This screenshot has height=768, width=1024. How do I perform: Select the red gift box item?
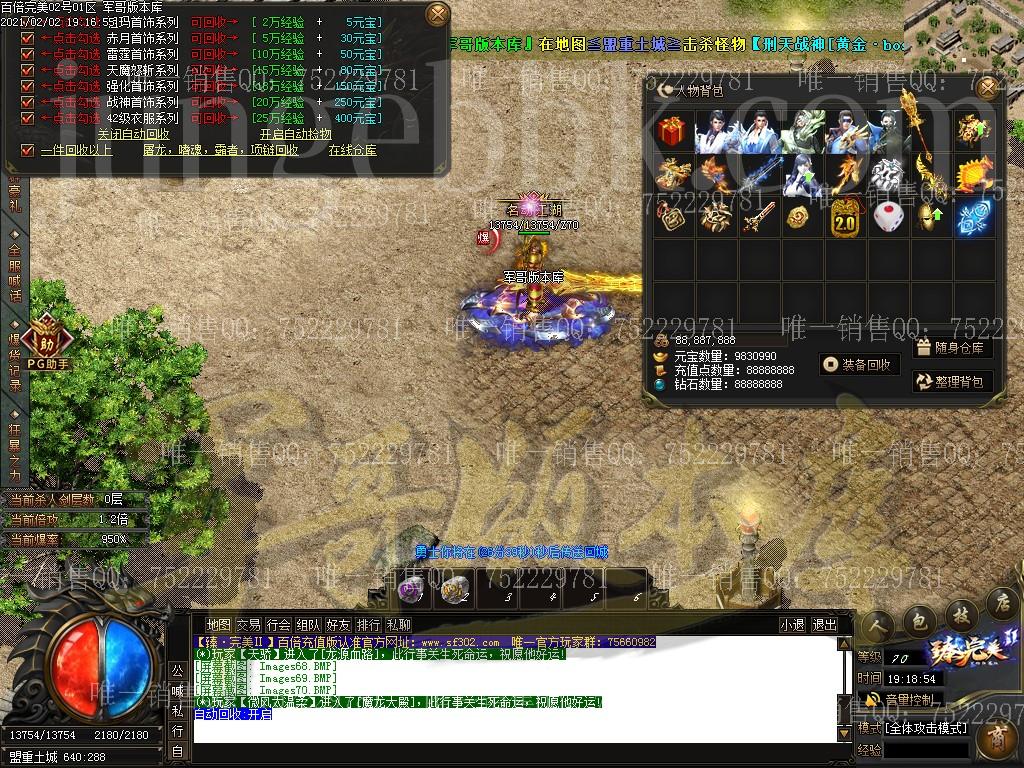point(673,132)
